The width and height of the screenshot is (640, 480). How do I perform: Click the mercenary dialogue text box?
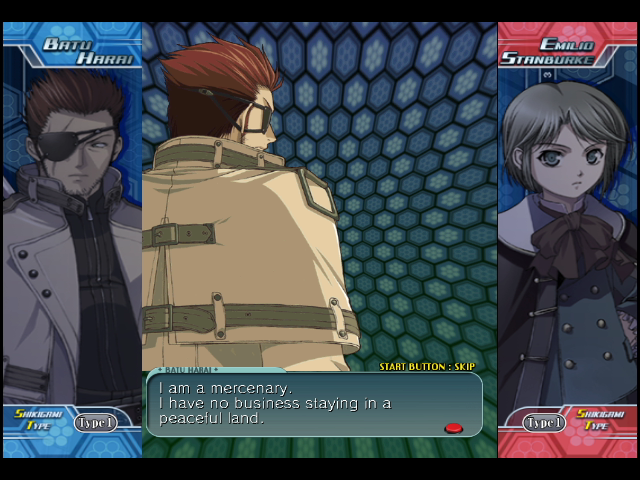(x=314, y=405)
